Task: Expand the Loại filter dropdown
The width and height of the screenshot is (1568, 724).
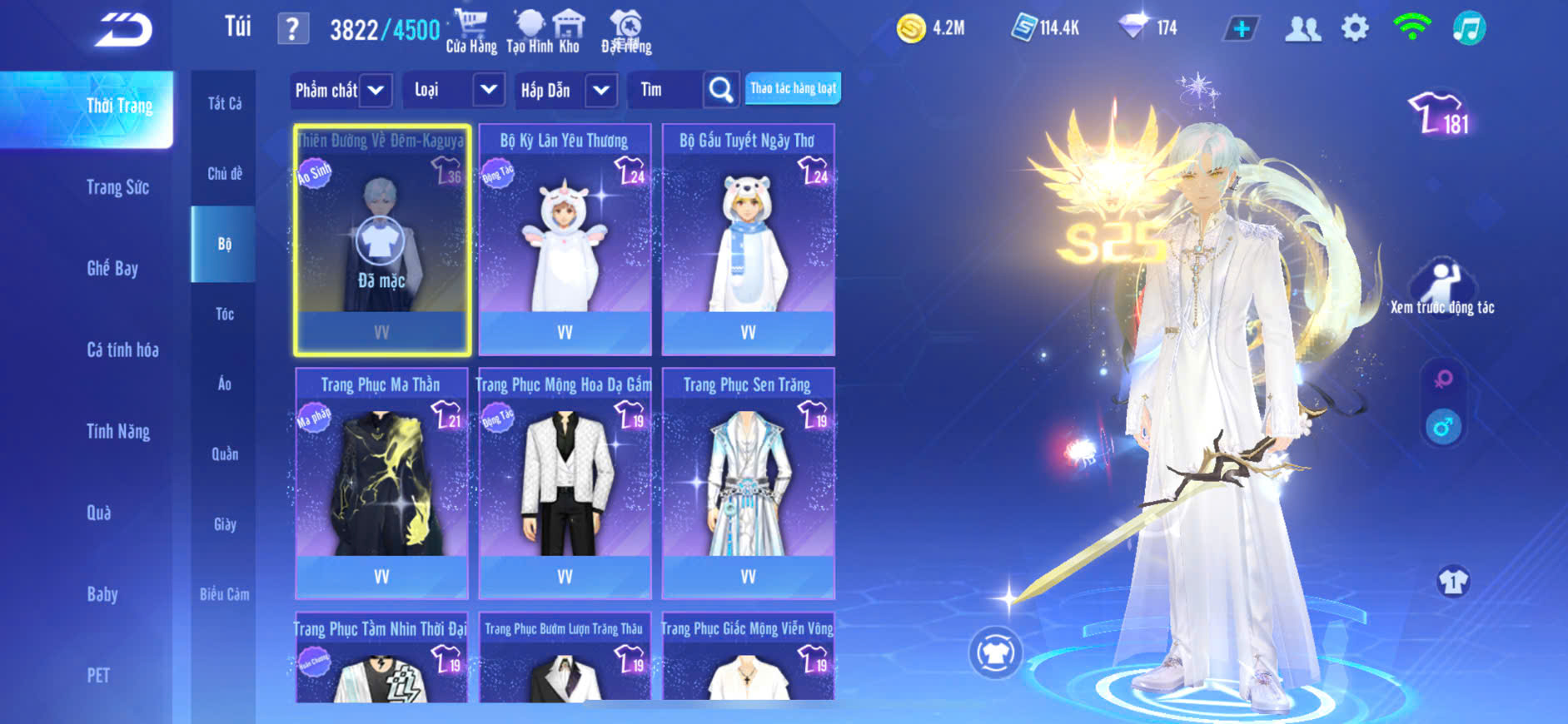Action: (x=488, y=90)
